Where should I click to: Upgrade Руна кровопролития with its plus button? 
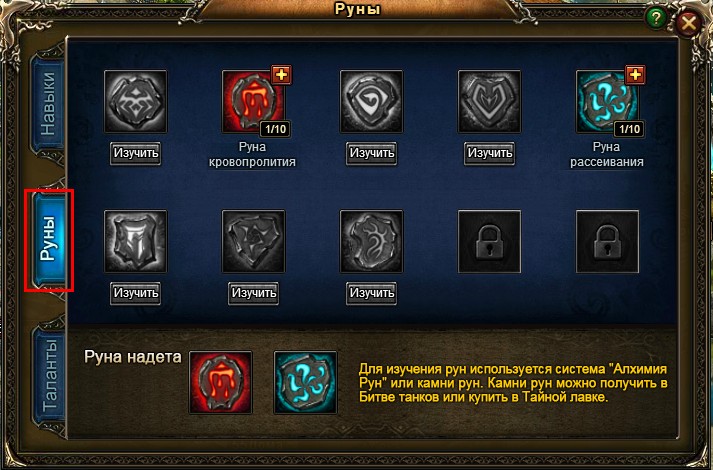281,75
